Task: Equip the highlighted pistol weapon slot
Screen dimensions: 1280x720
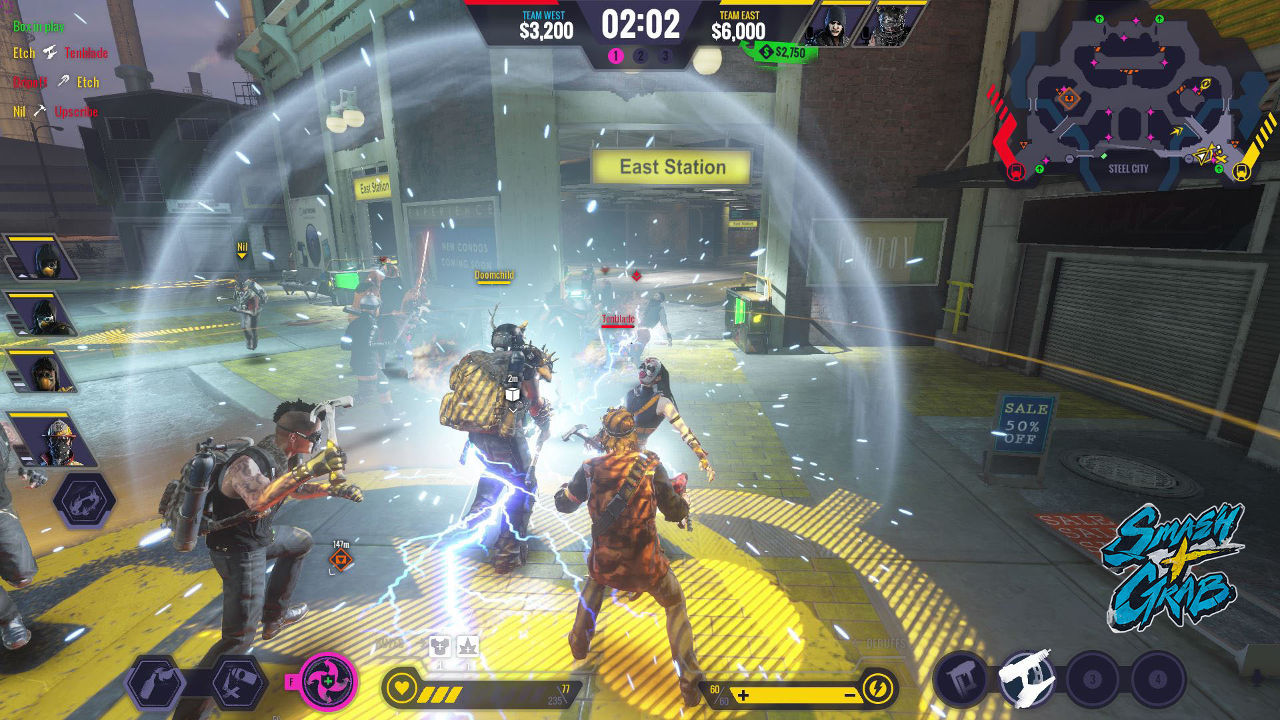Action: (x=1027, y=679)
